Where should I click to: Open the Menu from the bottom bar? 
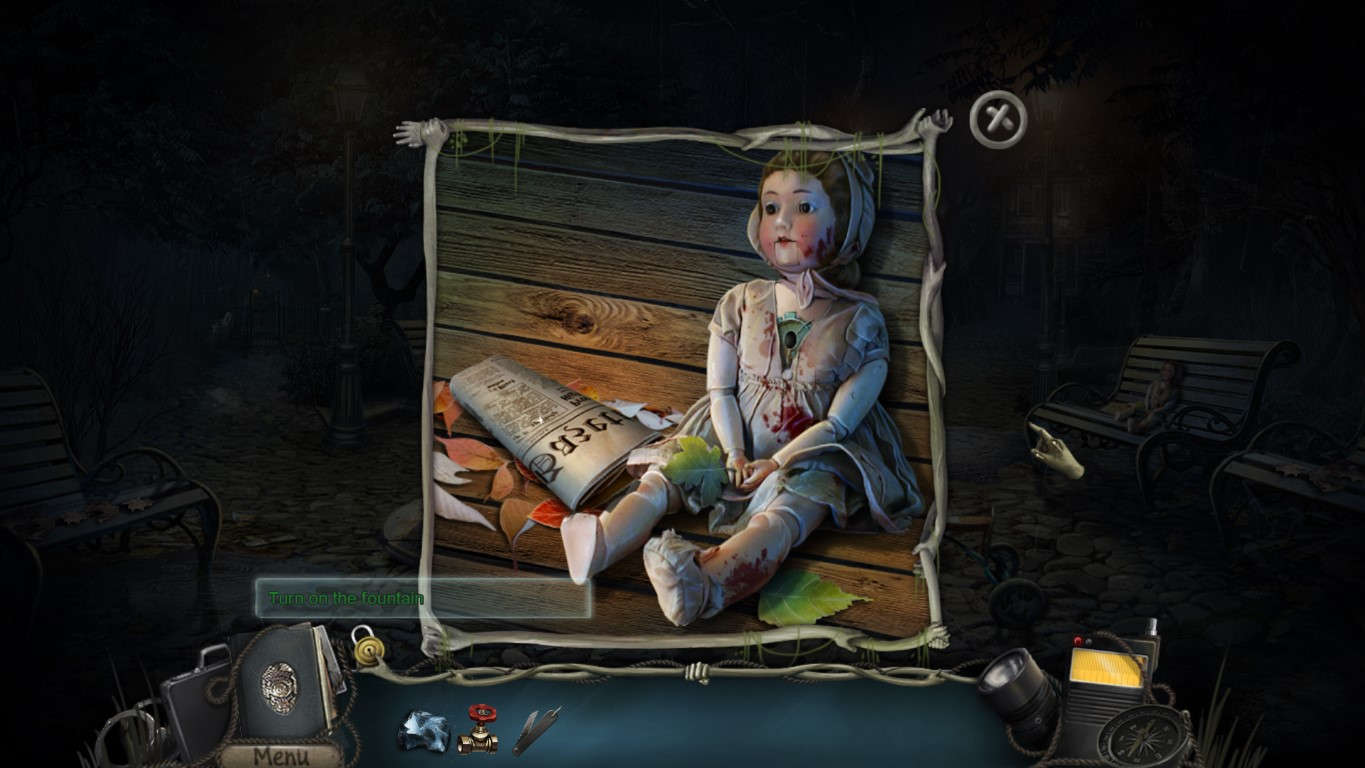pyautogui.click(x=283, y=756)
